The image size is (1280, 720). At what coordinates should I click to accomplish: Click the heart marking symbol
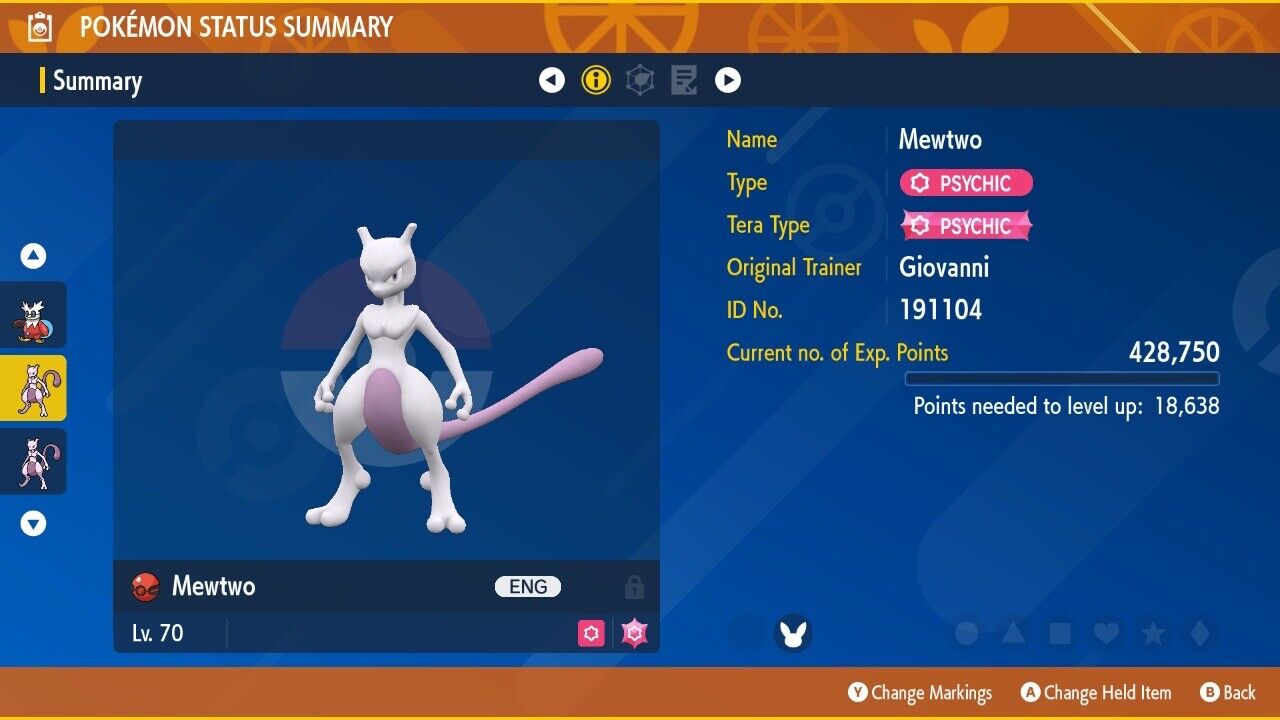[x=1106, y=633]
